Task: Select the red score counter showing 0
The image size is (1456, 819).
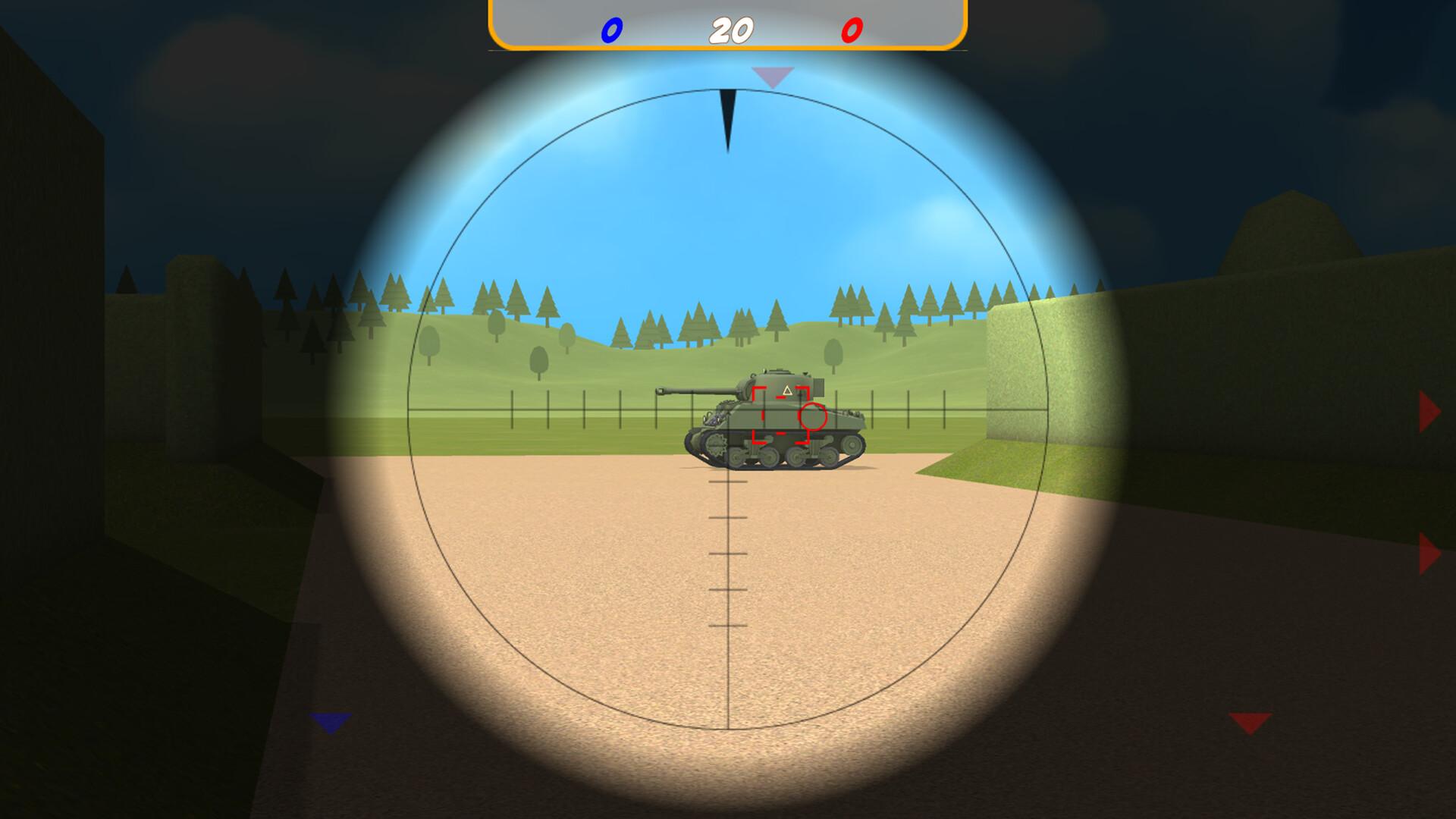Action: pyautogui.click(x=852, y=30)
